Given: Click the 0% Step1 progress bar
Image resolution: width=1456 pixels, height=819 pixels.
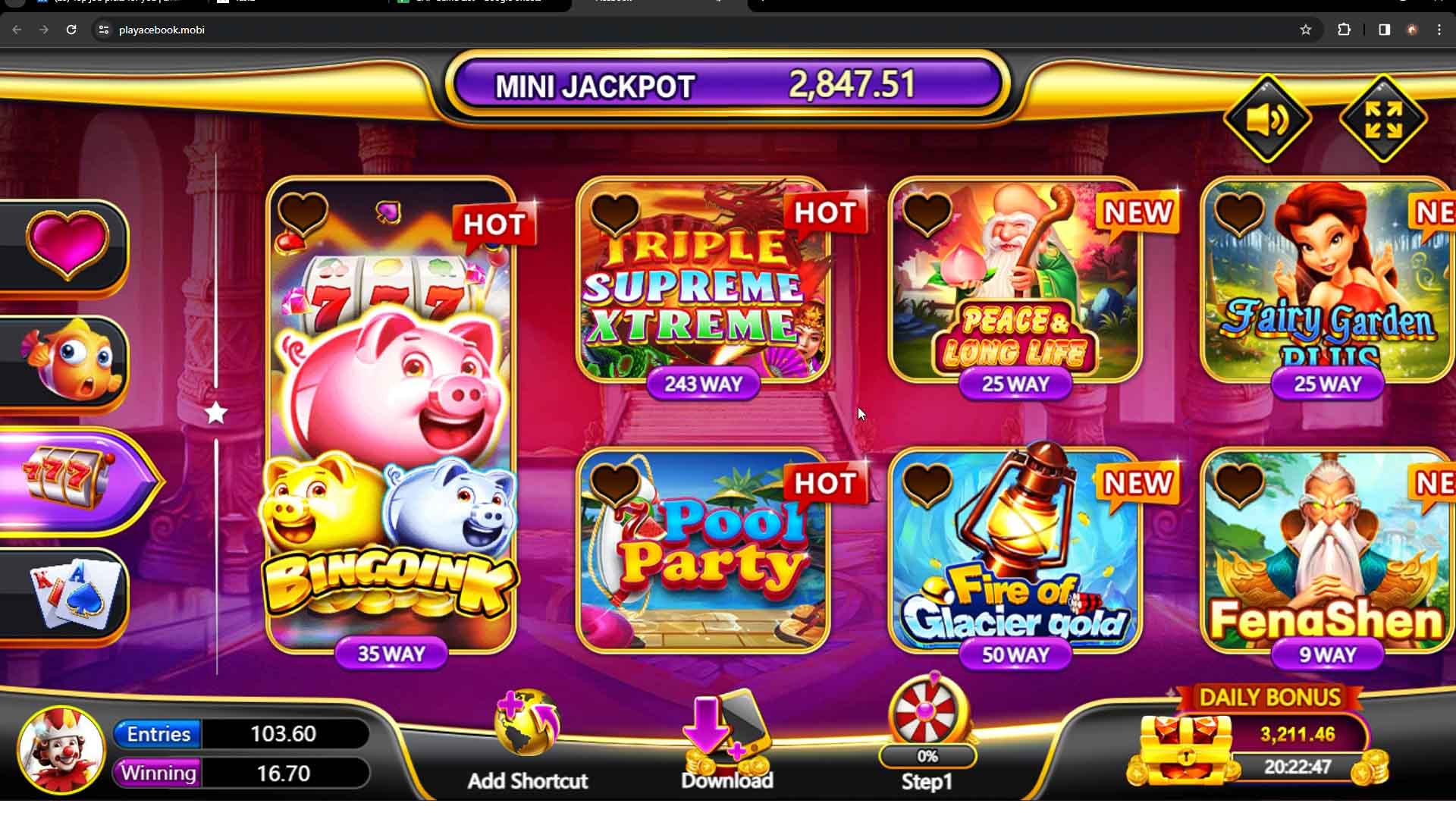Looking at the screenshot, I should (x=927, y=755).
